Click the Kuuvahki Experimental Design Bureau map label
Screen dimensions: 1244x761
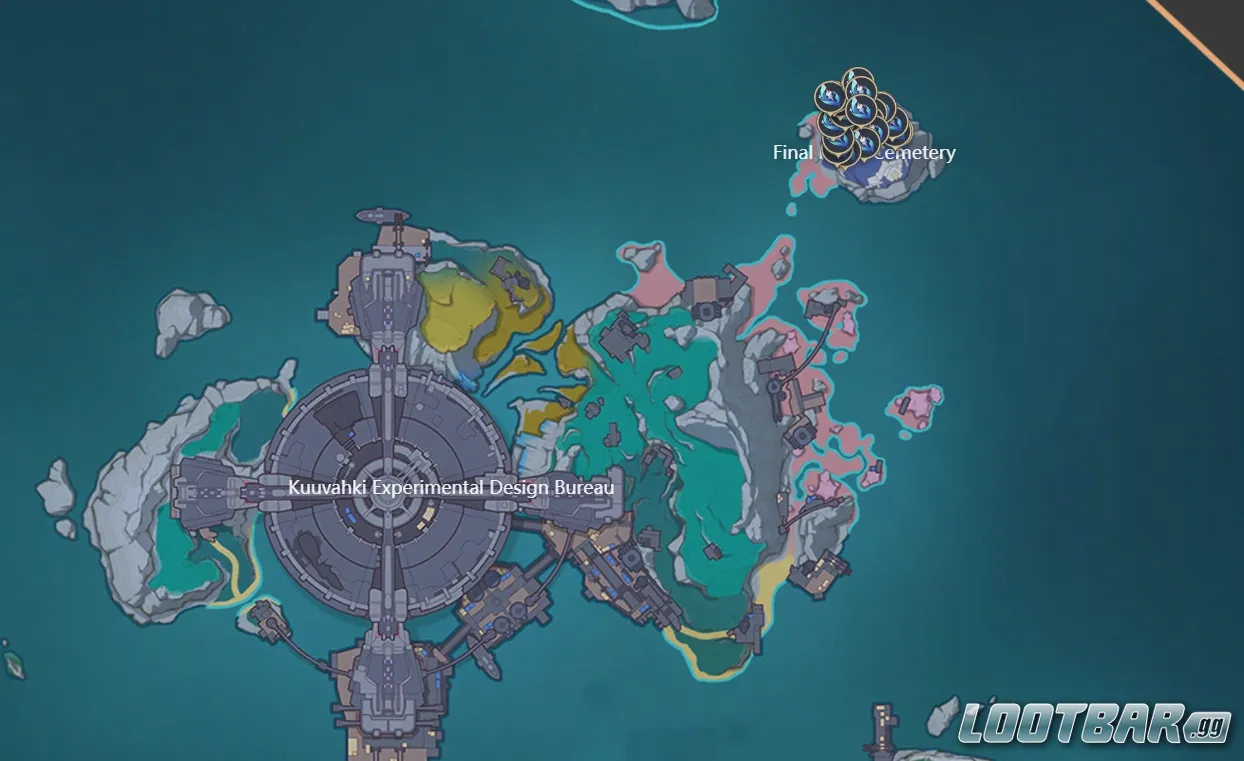[450, 488]
